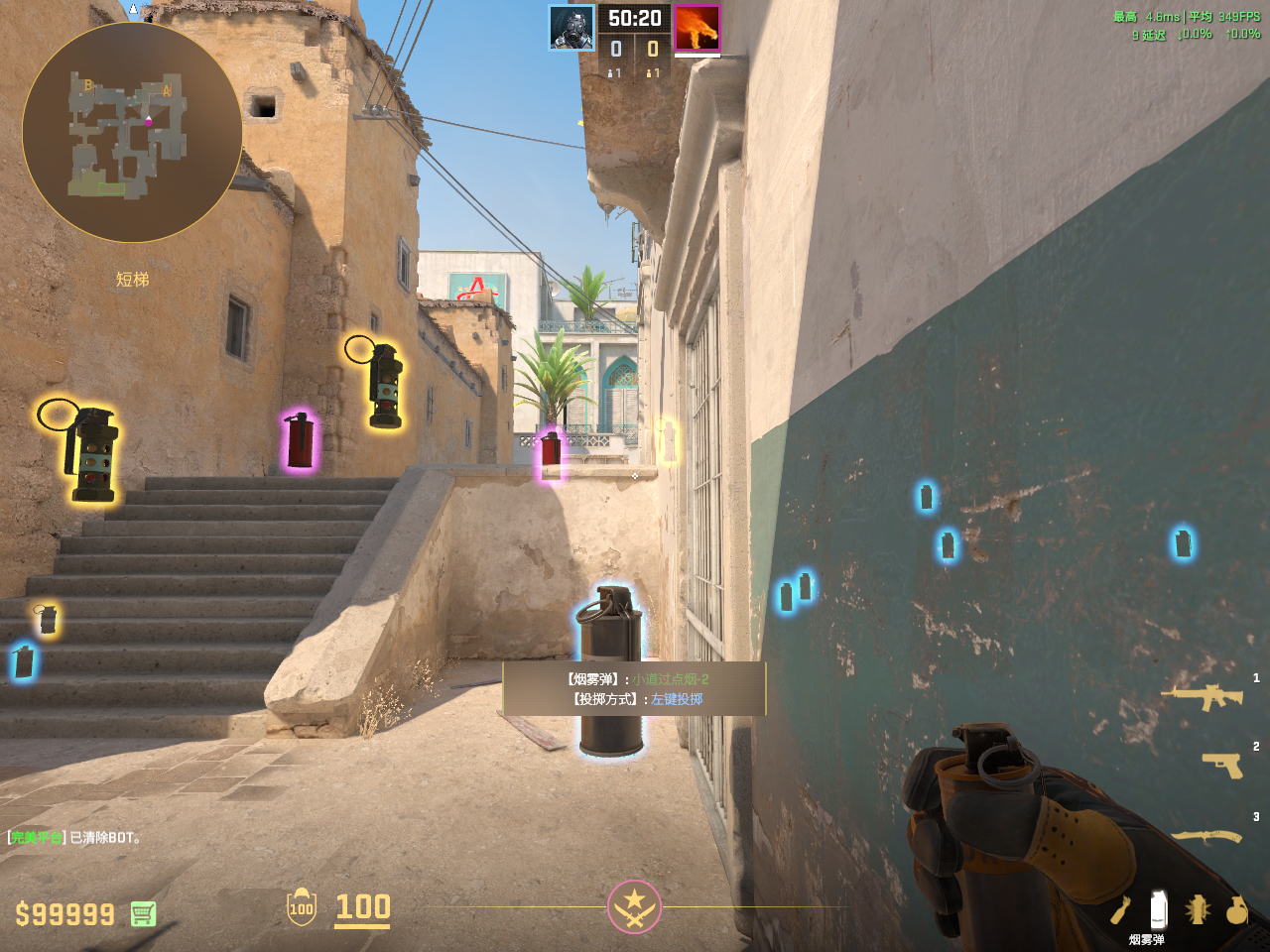Click the armor shield icon
The height and width of the screenshot is (952, 1270).
click(x=302, y=906)
